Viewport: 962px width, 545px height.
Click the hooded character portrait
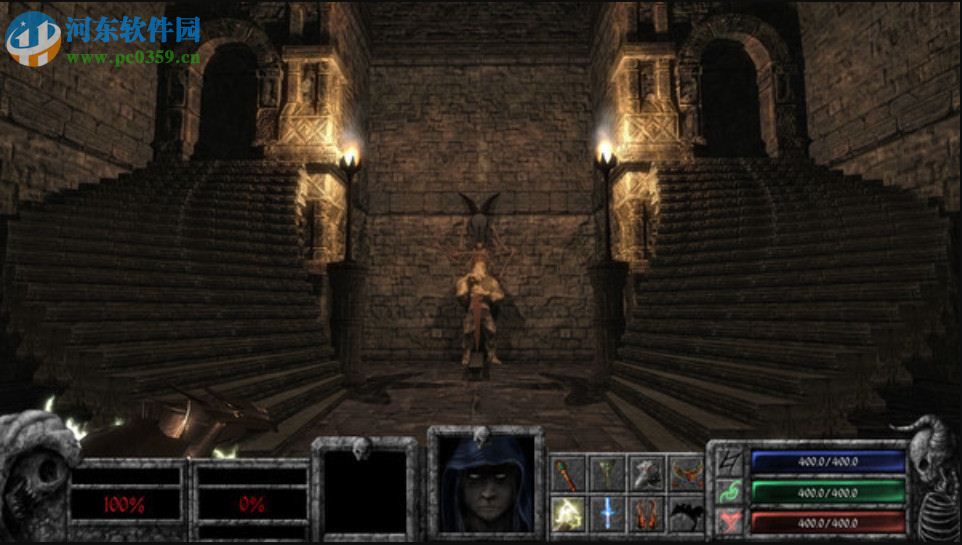coord(486,483)
